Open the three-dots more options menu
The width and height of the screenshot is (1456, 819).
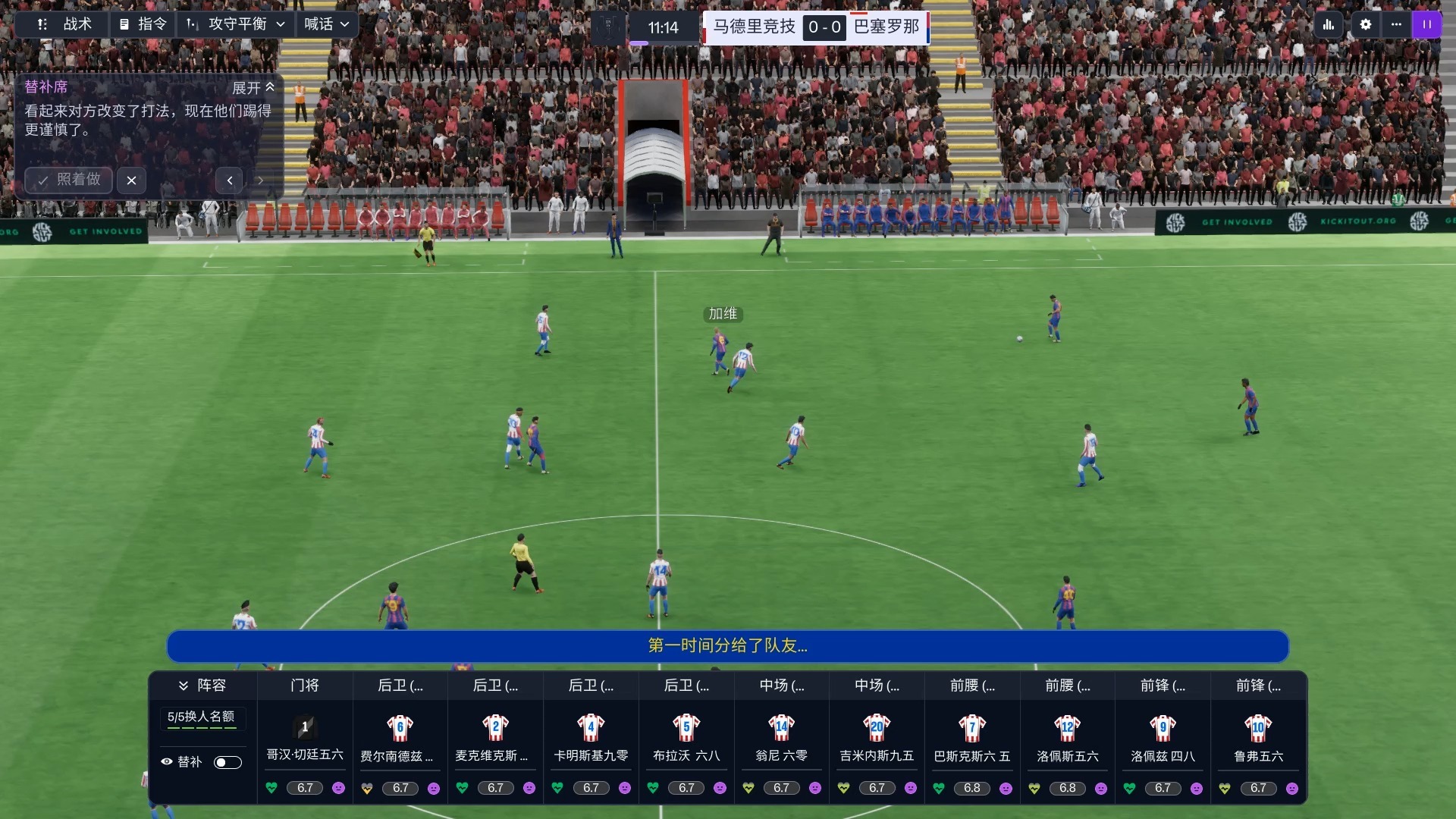point(1396,24)
